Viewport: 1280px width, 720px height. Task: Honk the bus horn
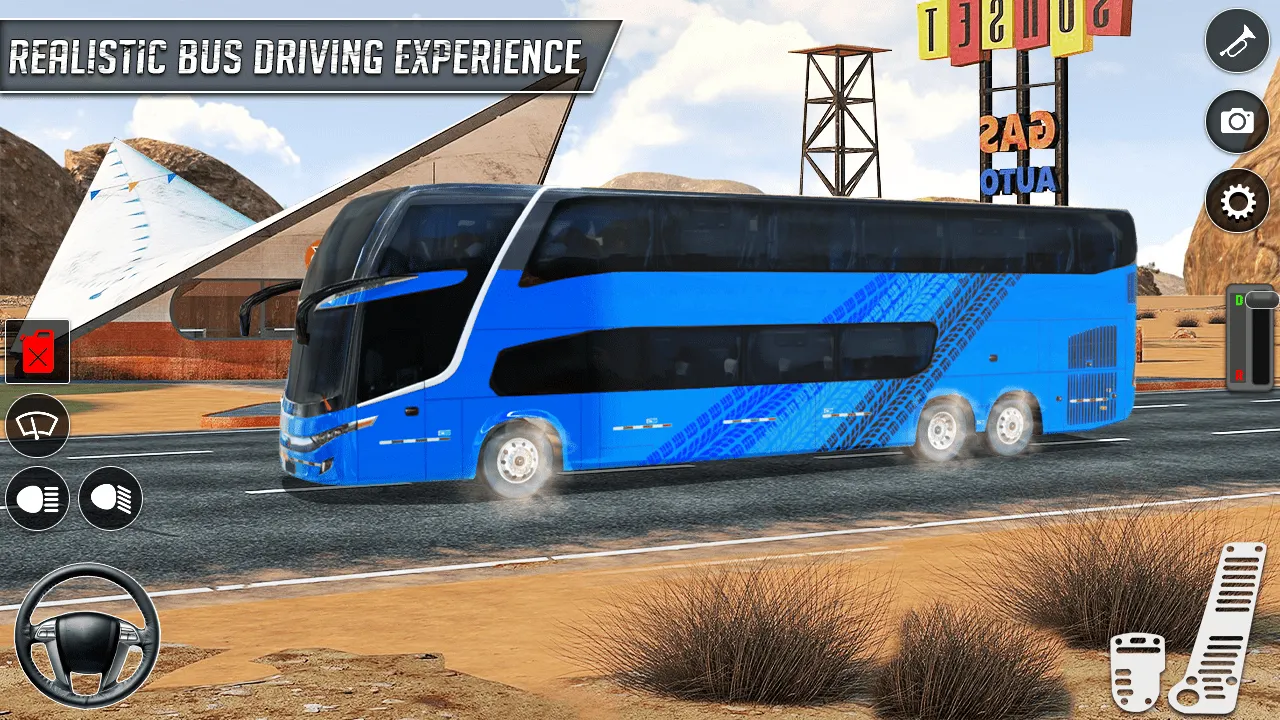pos(1238,40)
